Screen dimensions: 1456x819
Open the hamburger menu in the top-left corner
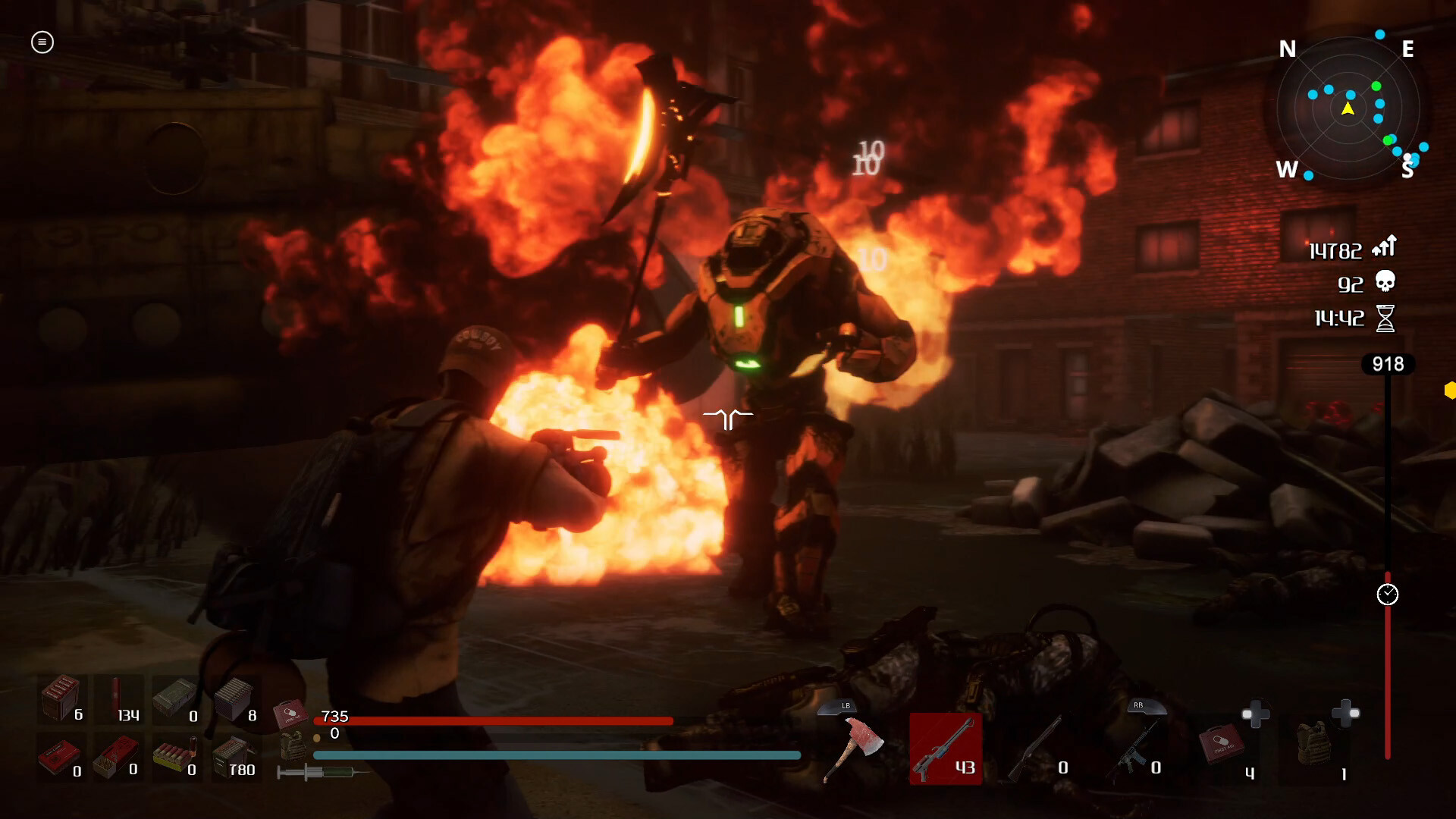pos(42,43)
